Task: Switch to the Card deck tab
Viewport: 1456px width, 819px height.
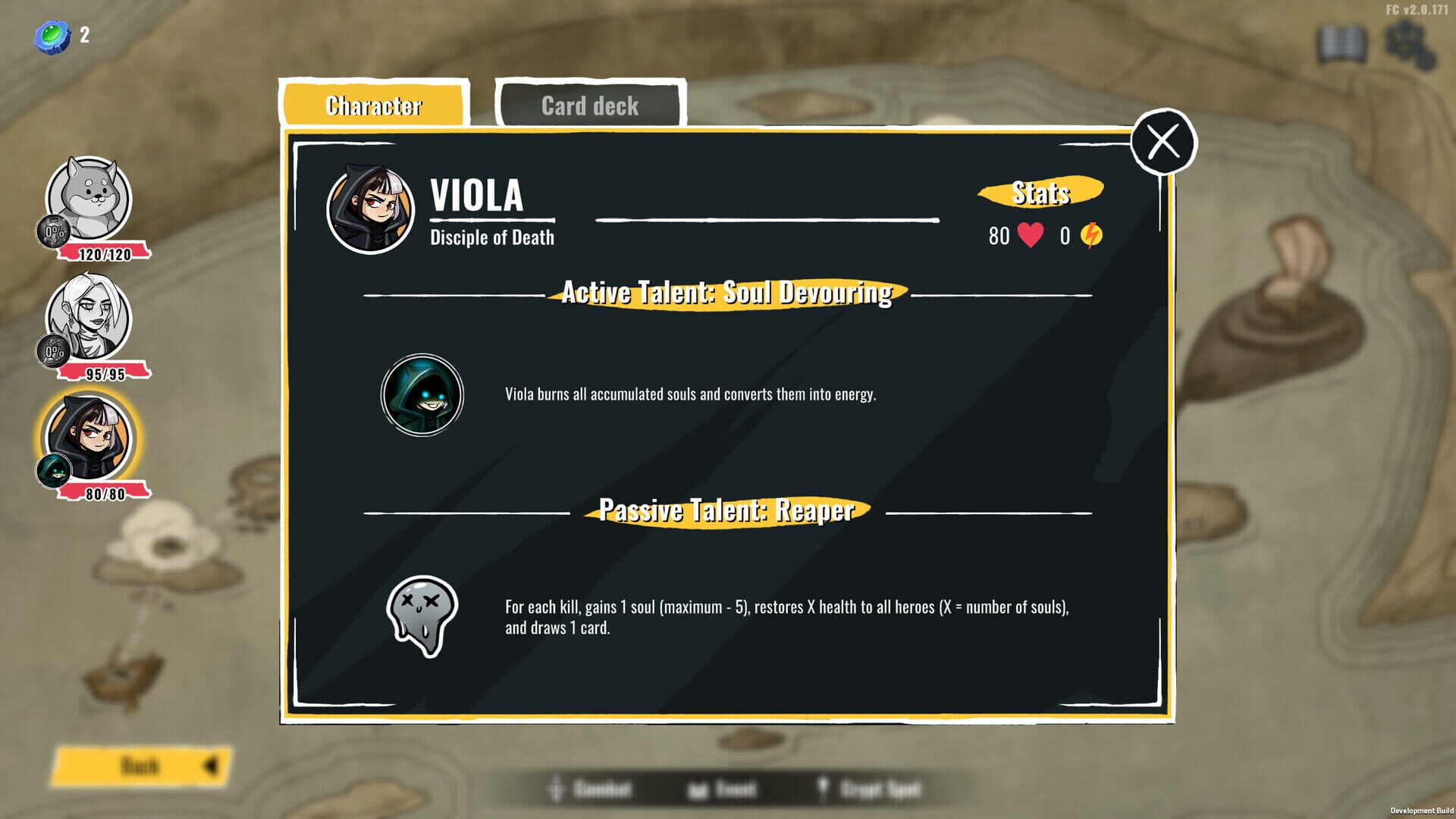Action: coord(588,105)
